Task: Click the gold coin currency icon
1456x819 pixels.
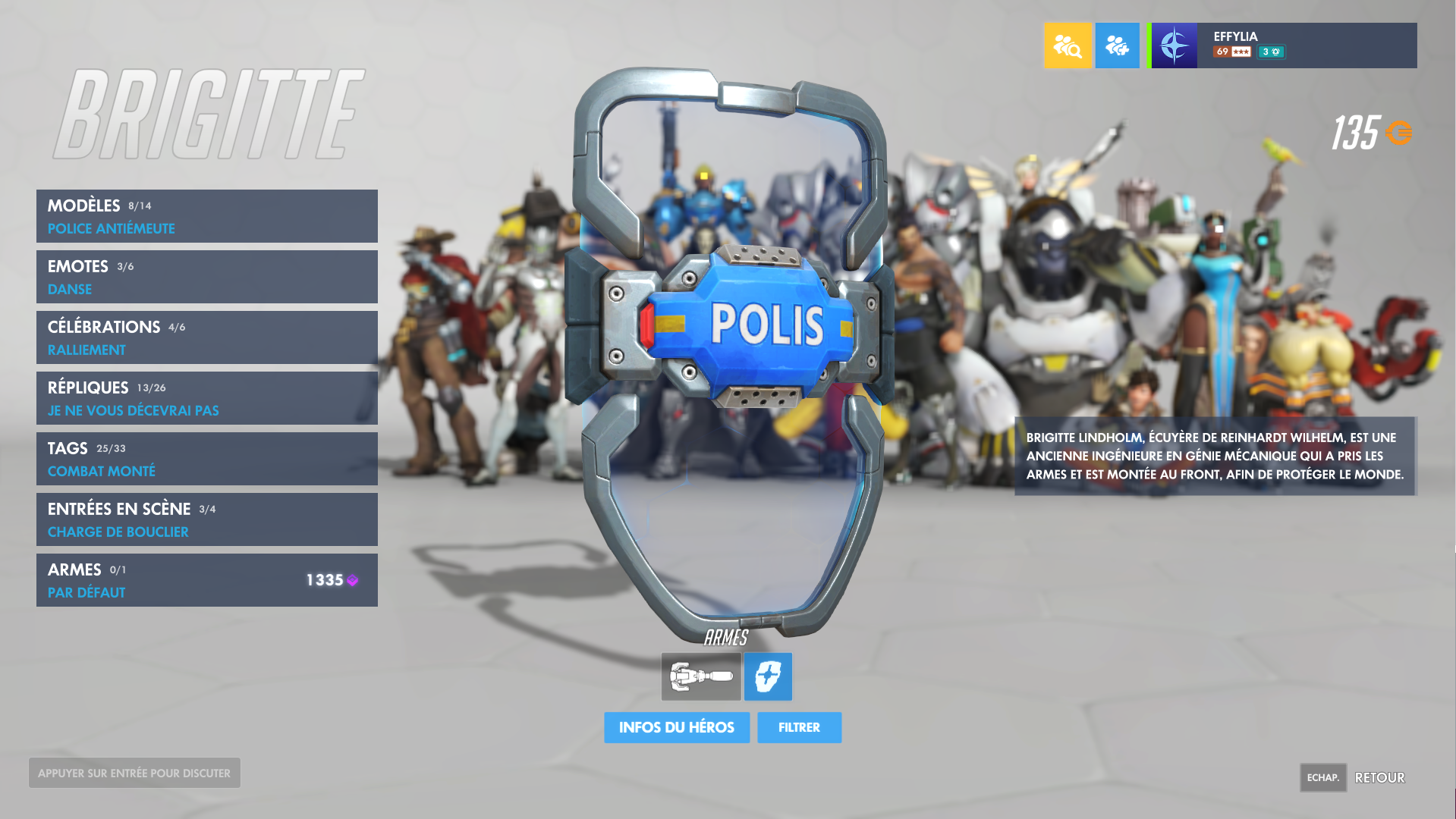Action: point(1398,132)
